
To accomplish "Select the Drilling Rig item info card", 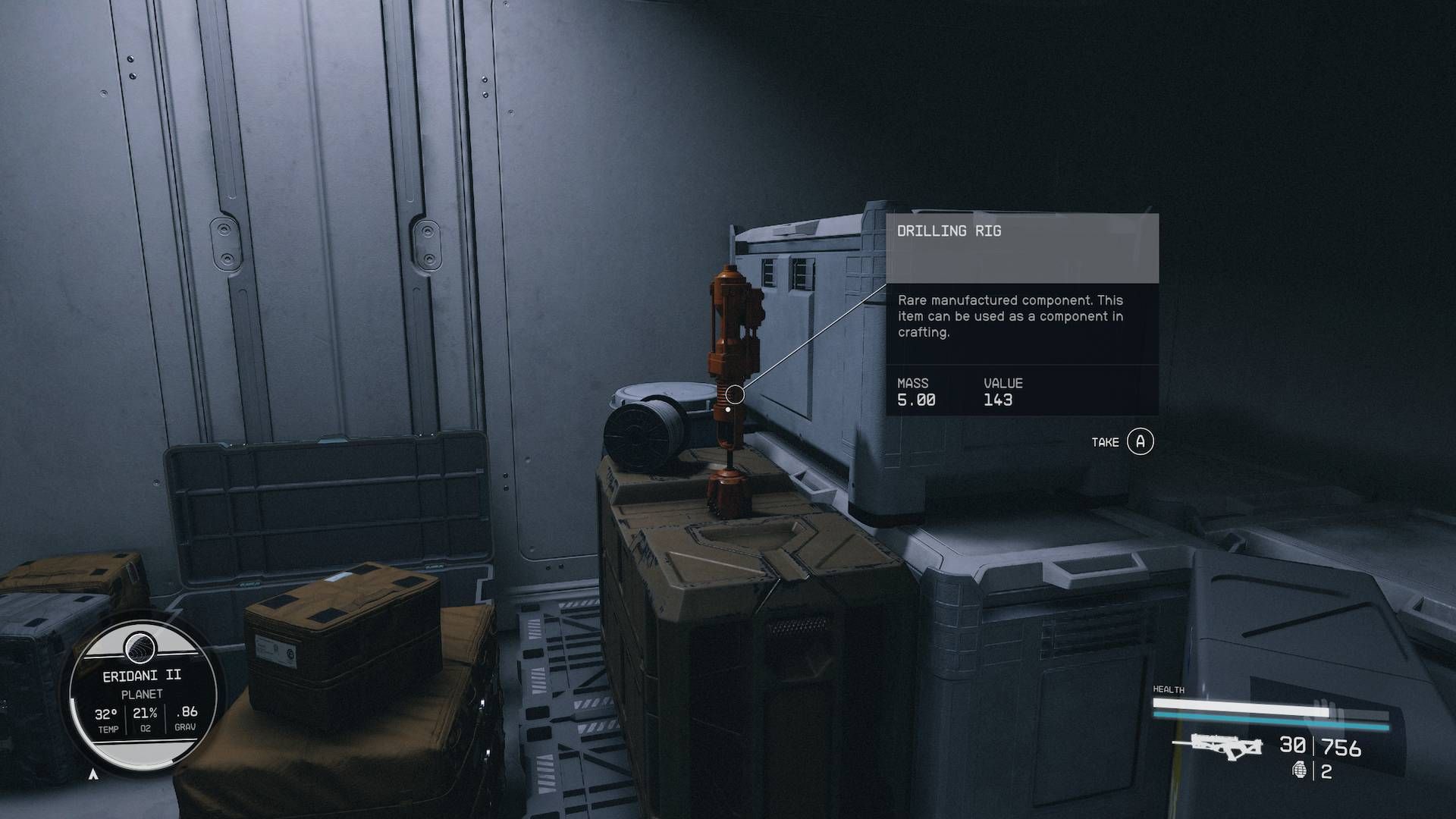I will [x=1021, y=314].
